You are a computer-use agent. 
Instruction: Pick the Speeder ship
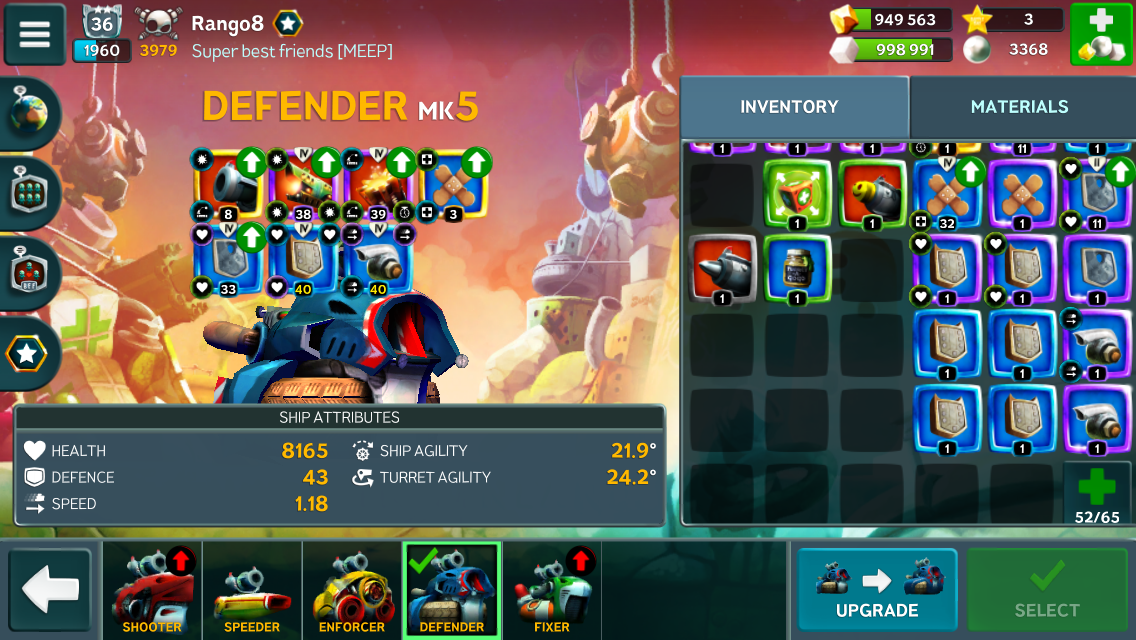click(x=252, y=590)
